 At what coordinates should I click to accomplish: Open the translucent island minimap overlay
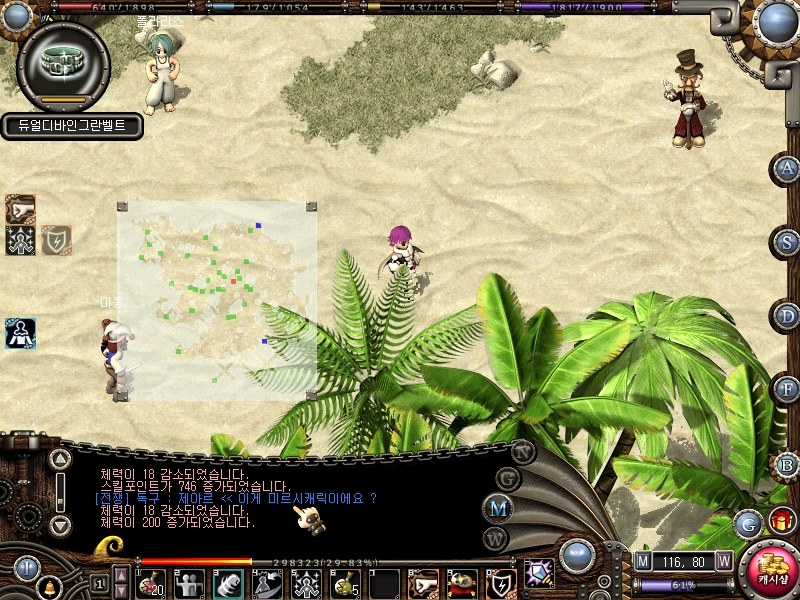[217, 299]
